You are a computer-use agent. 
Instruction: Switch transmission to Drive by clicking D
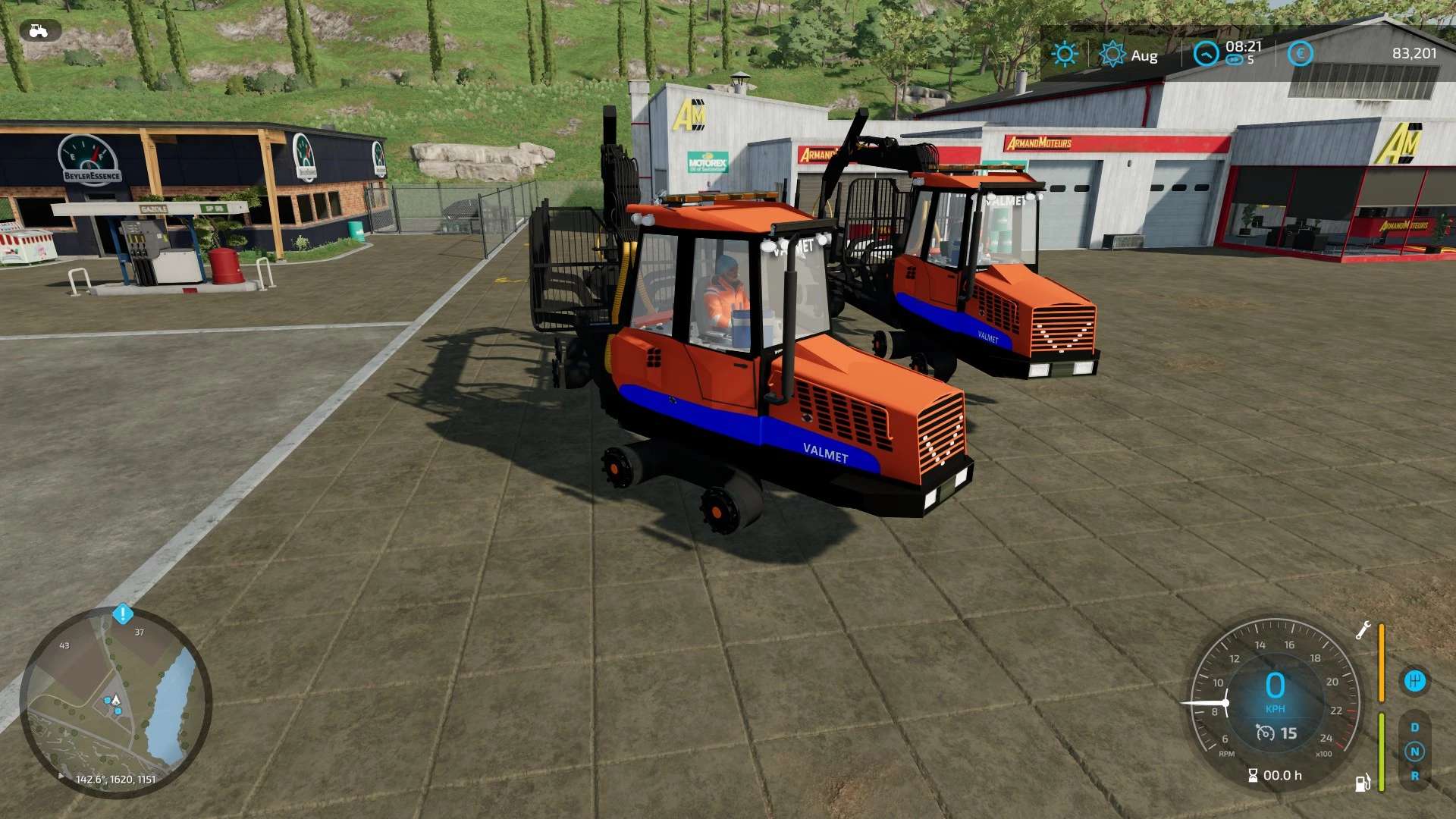click(x=1415, y=726)
